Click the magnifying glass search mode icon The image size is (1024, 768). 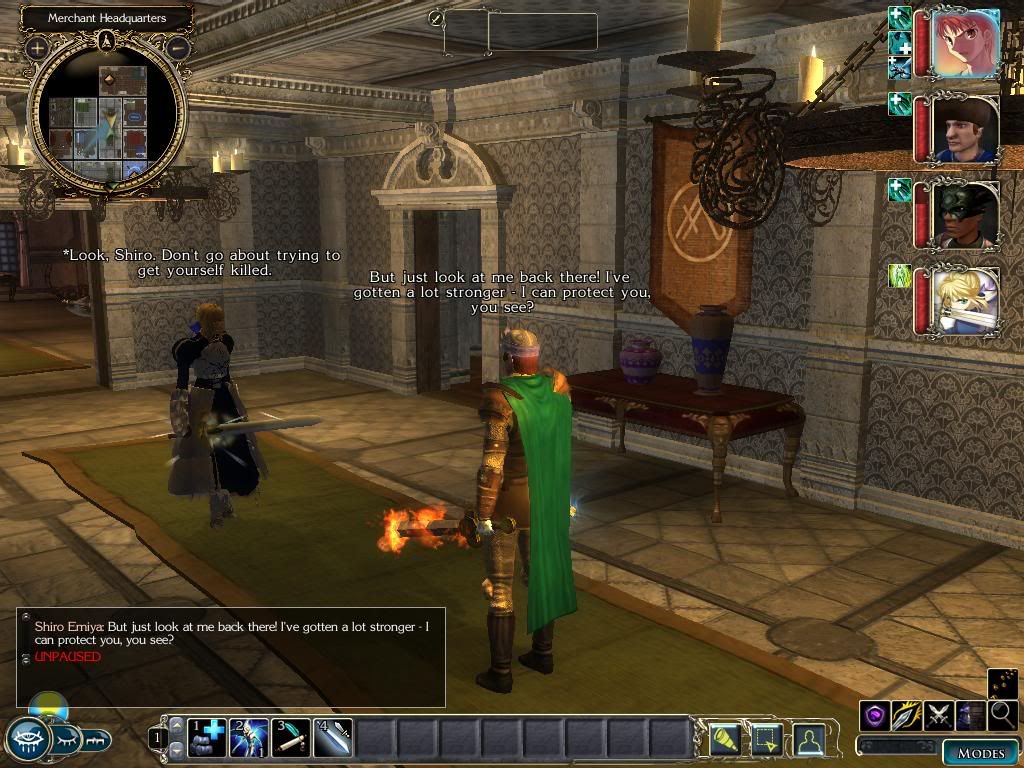tap(1003, 715)
